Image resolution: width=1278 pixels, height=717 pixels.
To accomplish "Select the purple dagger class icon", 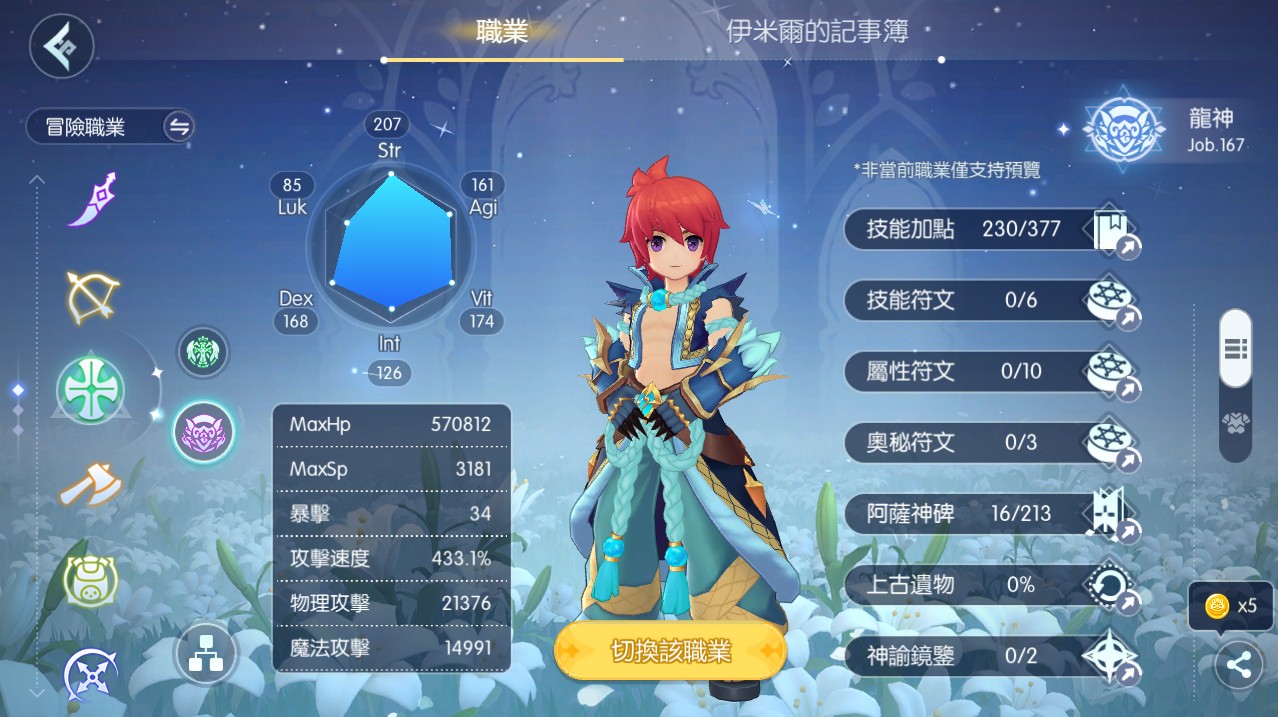I will 93,199.
